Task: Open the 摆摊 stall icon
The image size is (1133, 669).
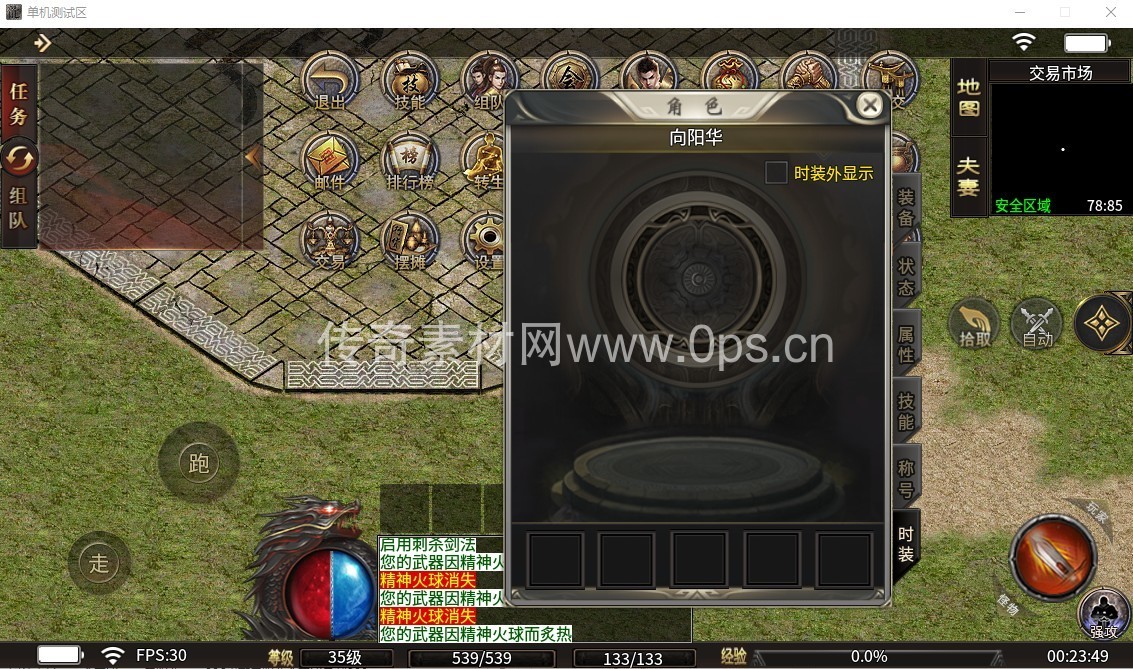Action: (x=410, y=240)
